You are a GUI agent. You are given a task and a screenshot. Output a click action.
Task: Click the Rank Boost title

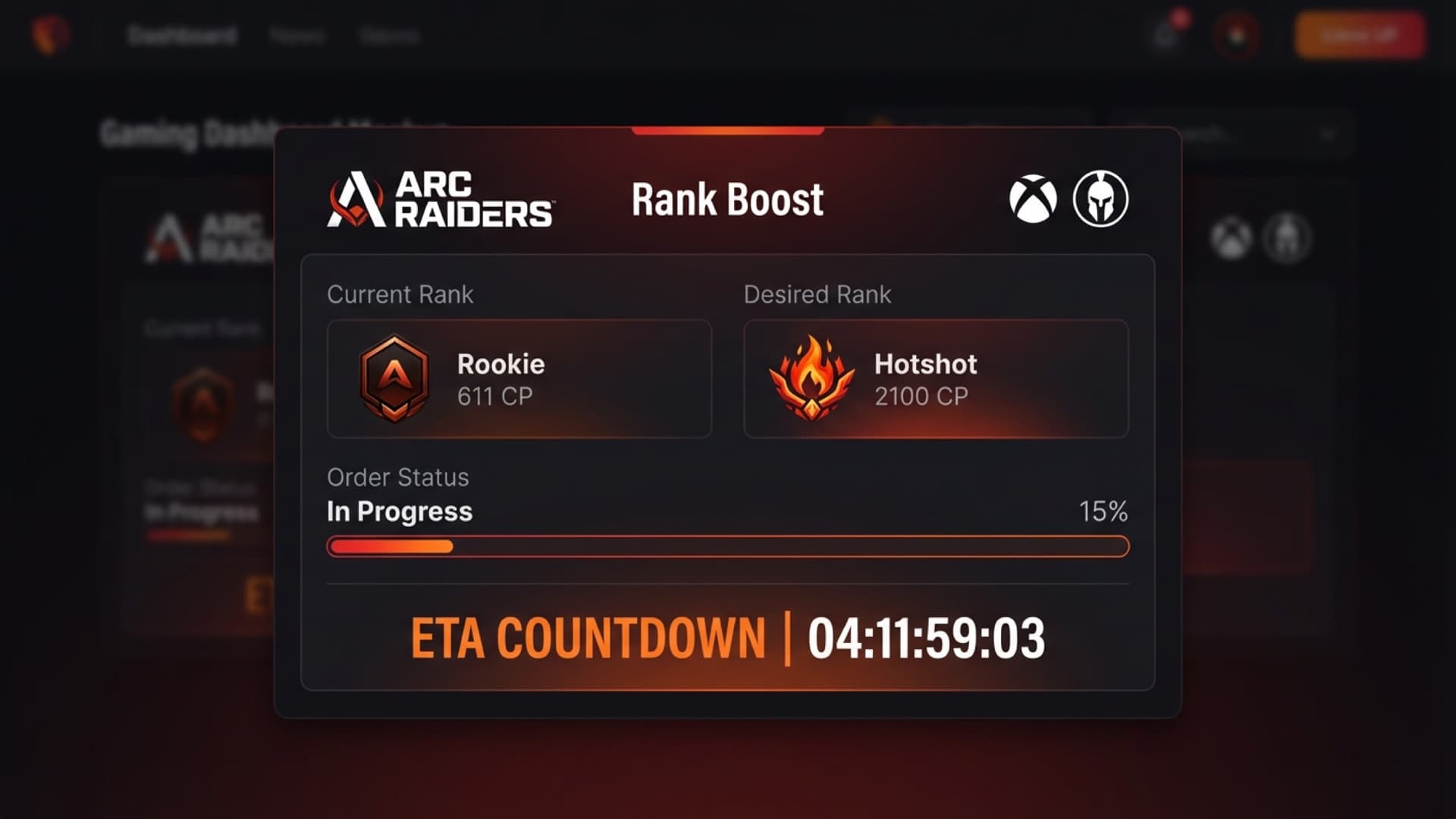pos(726,199)
